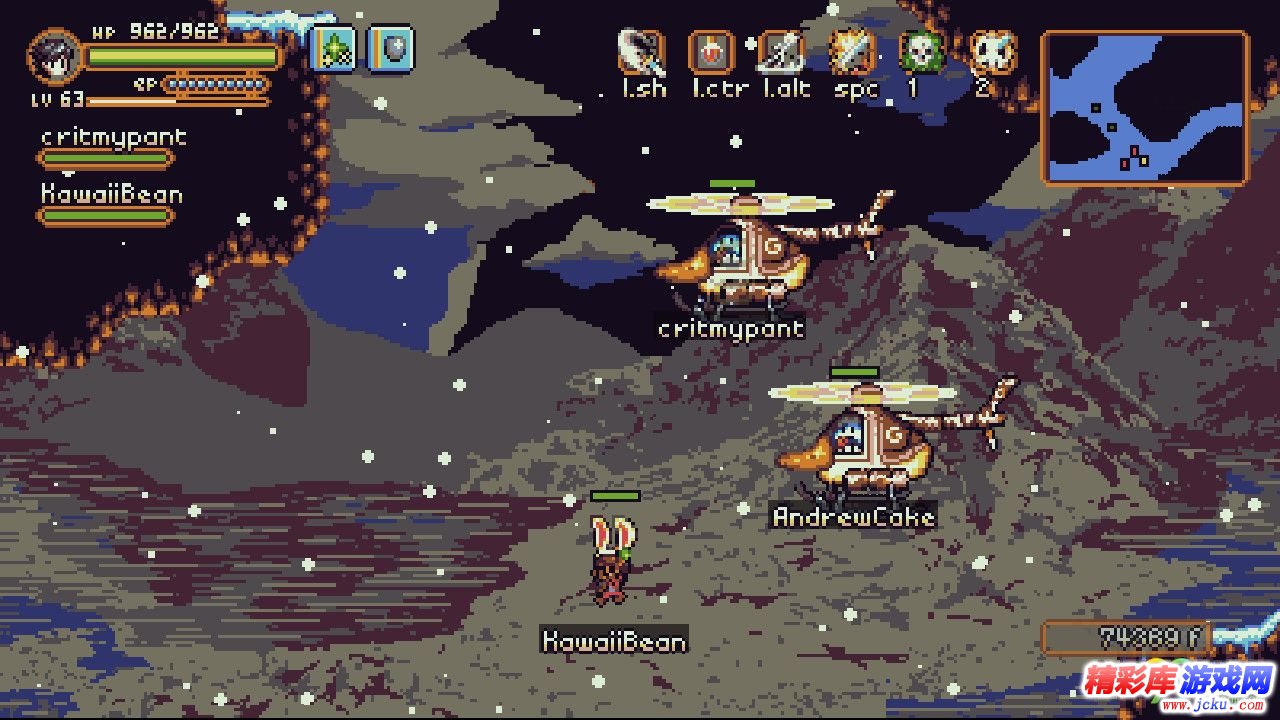This screenshot has width=1280, height=720.
Task: Select party member critmypant in the party list
Action: 113,138
